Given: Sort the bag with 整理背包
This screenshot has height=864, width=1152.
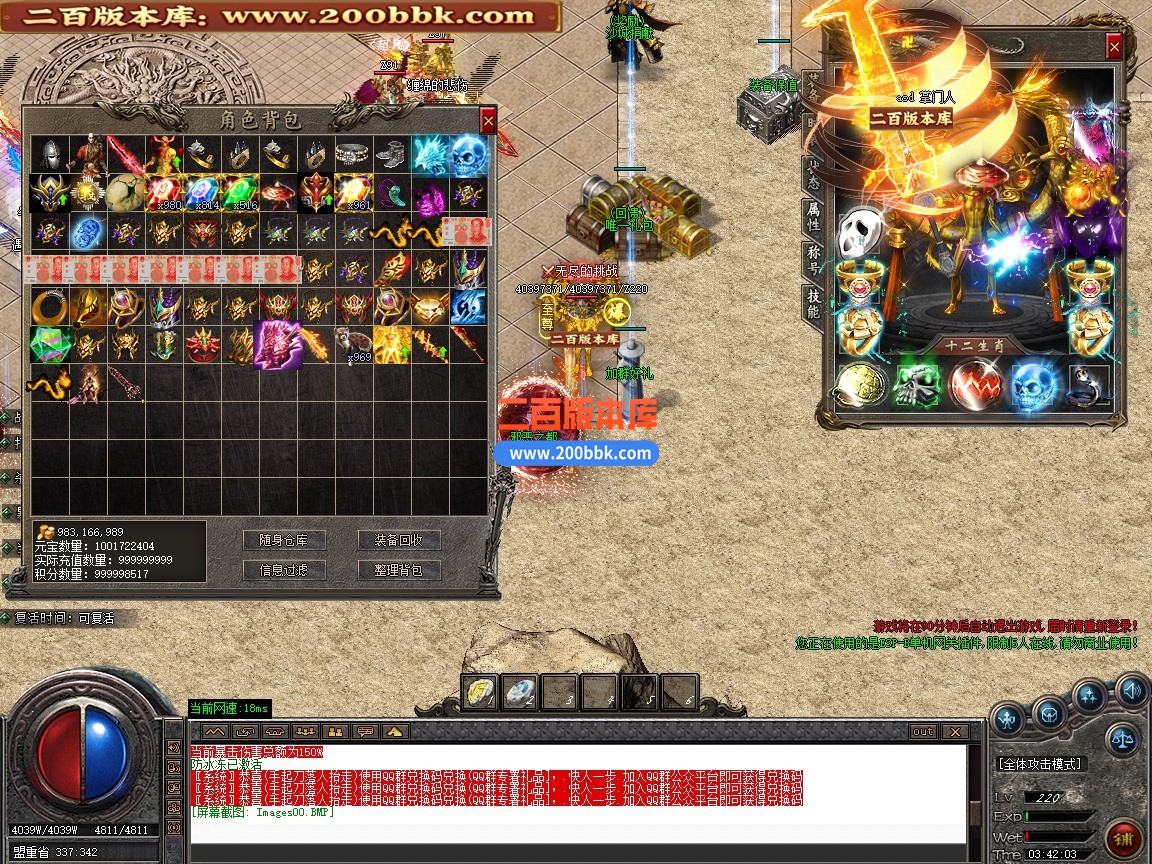Looking at the screenshot, I should (399, 570).
